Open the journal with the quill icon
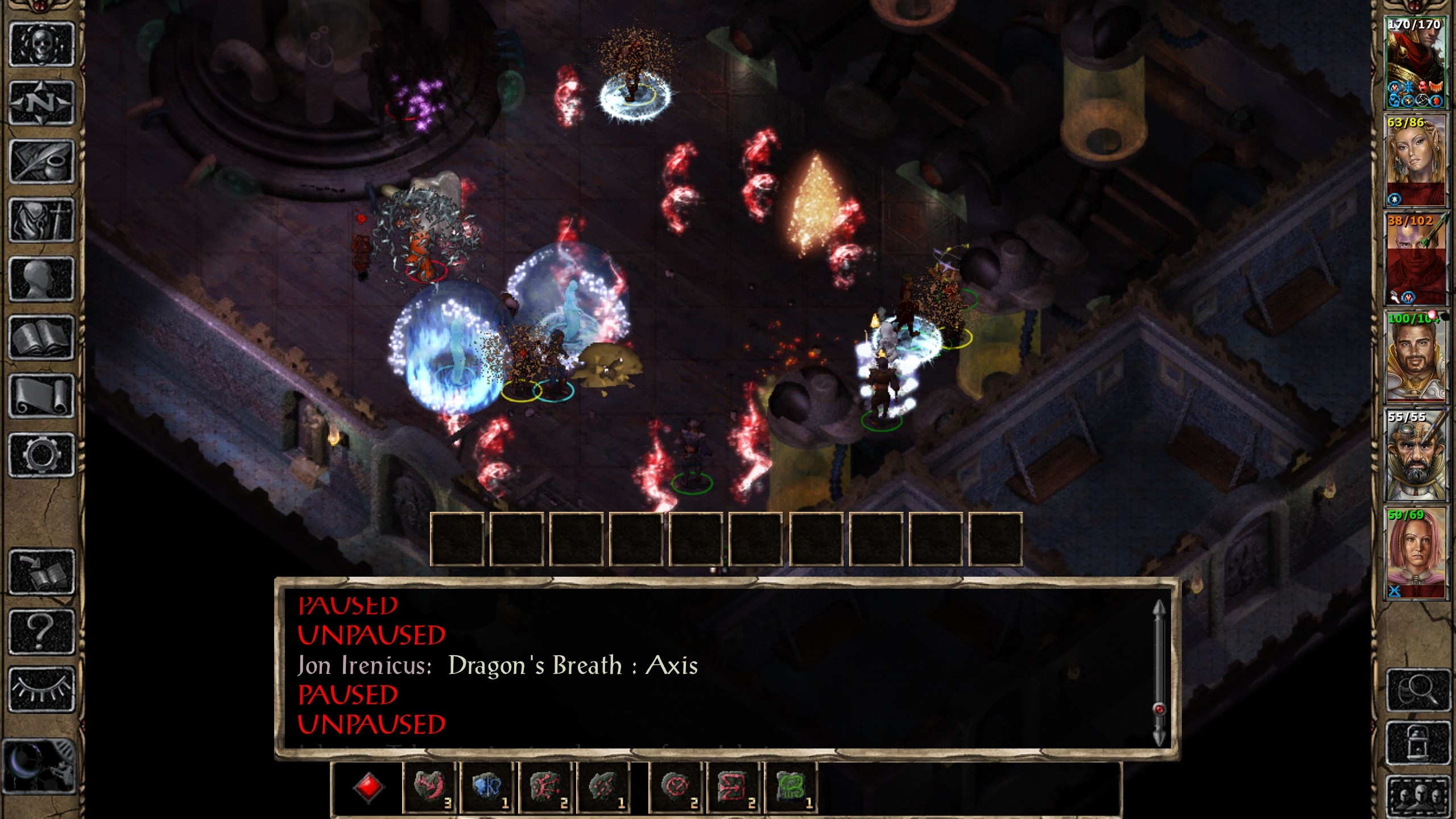The width and height of the screenshot is (1456, 819). [x=42, y=162]
